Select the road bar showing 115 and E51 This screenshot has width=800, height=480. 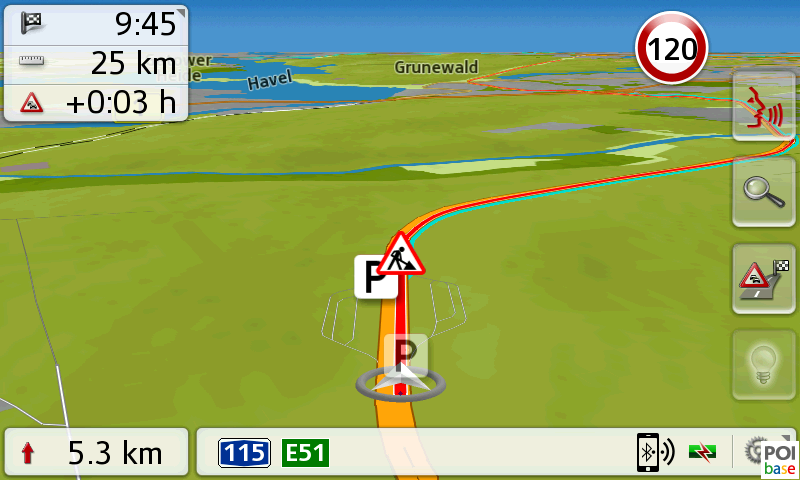420,453
